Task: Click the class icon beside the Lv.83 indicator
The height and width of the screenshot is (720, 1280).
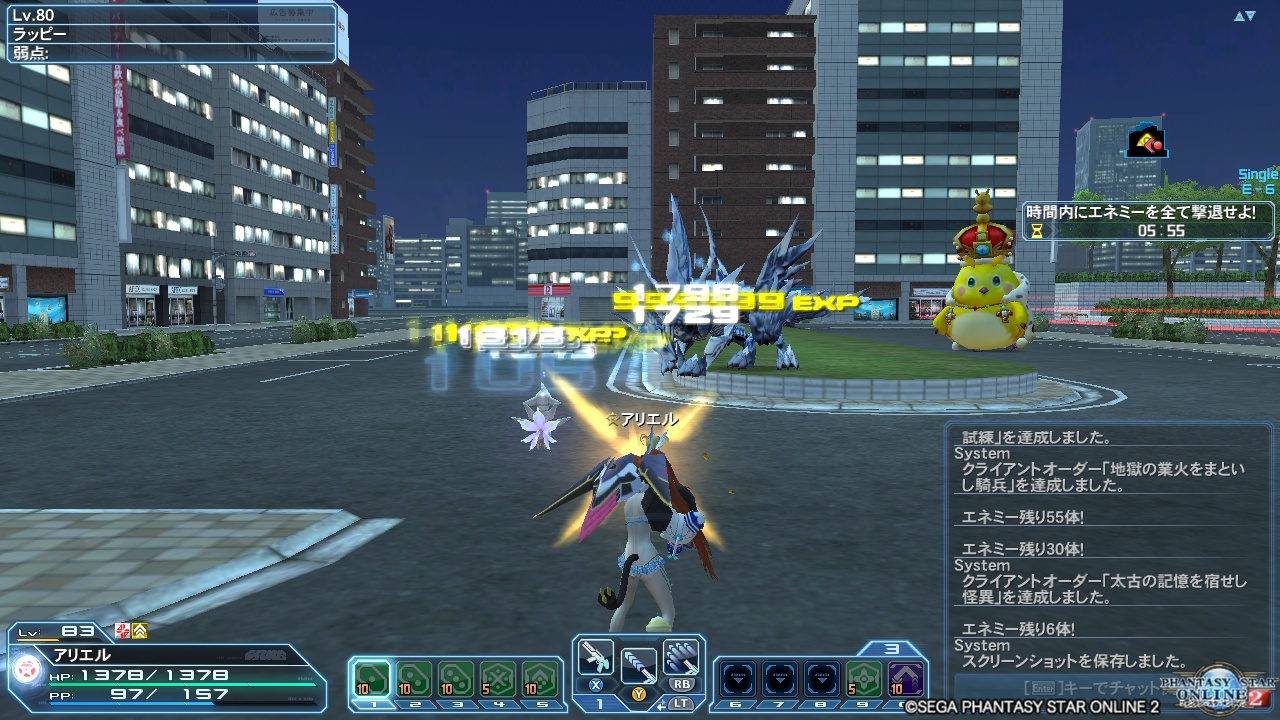Action: click(x=121, y=631)
